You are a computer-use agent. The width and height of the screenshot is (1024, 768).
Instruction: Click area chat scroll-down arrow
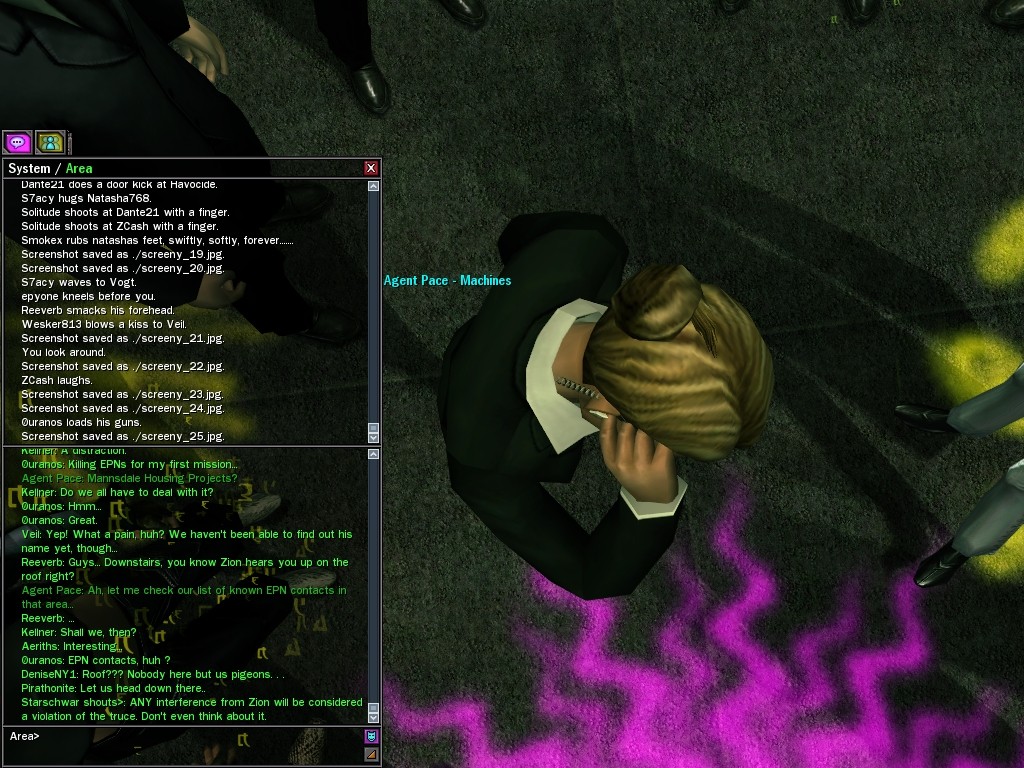(373, 716)
